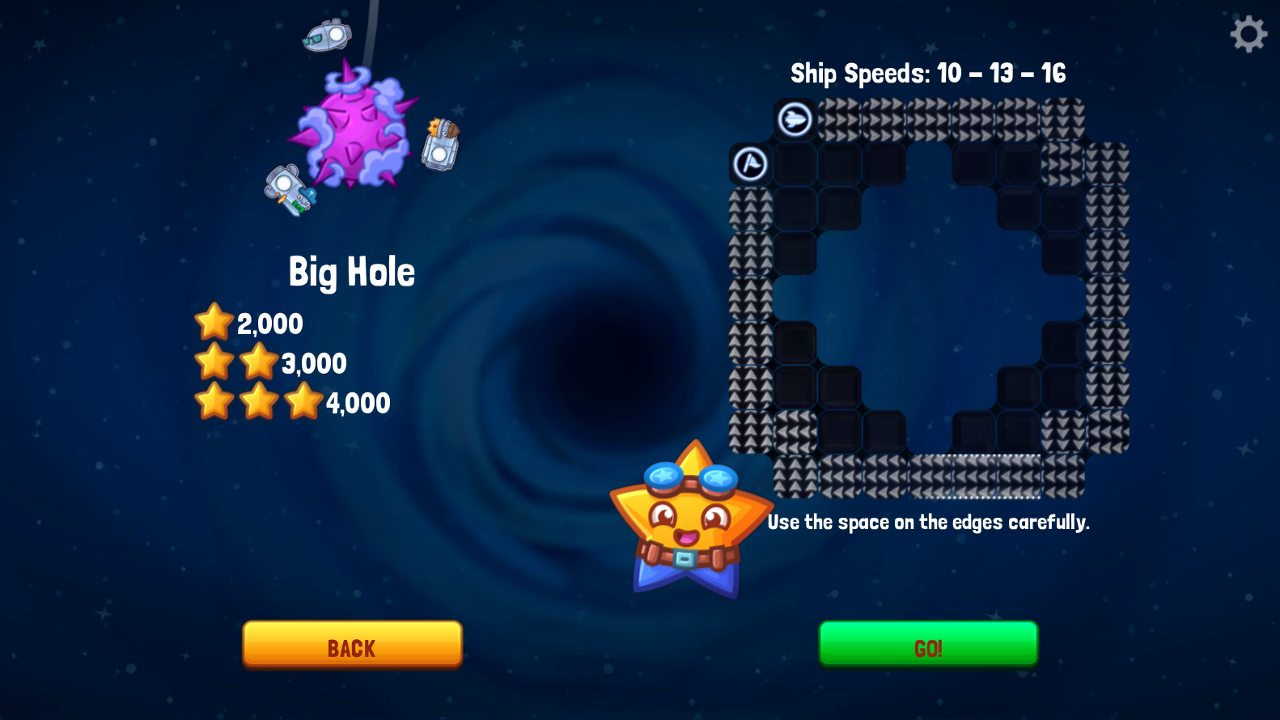Select the crowned pilot ship sprite
The image size is (1280, 720).
[440, 145]
